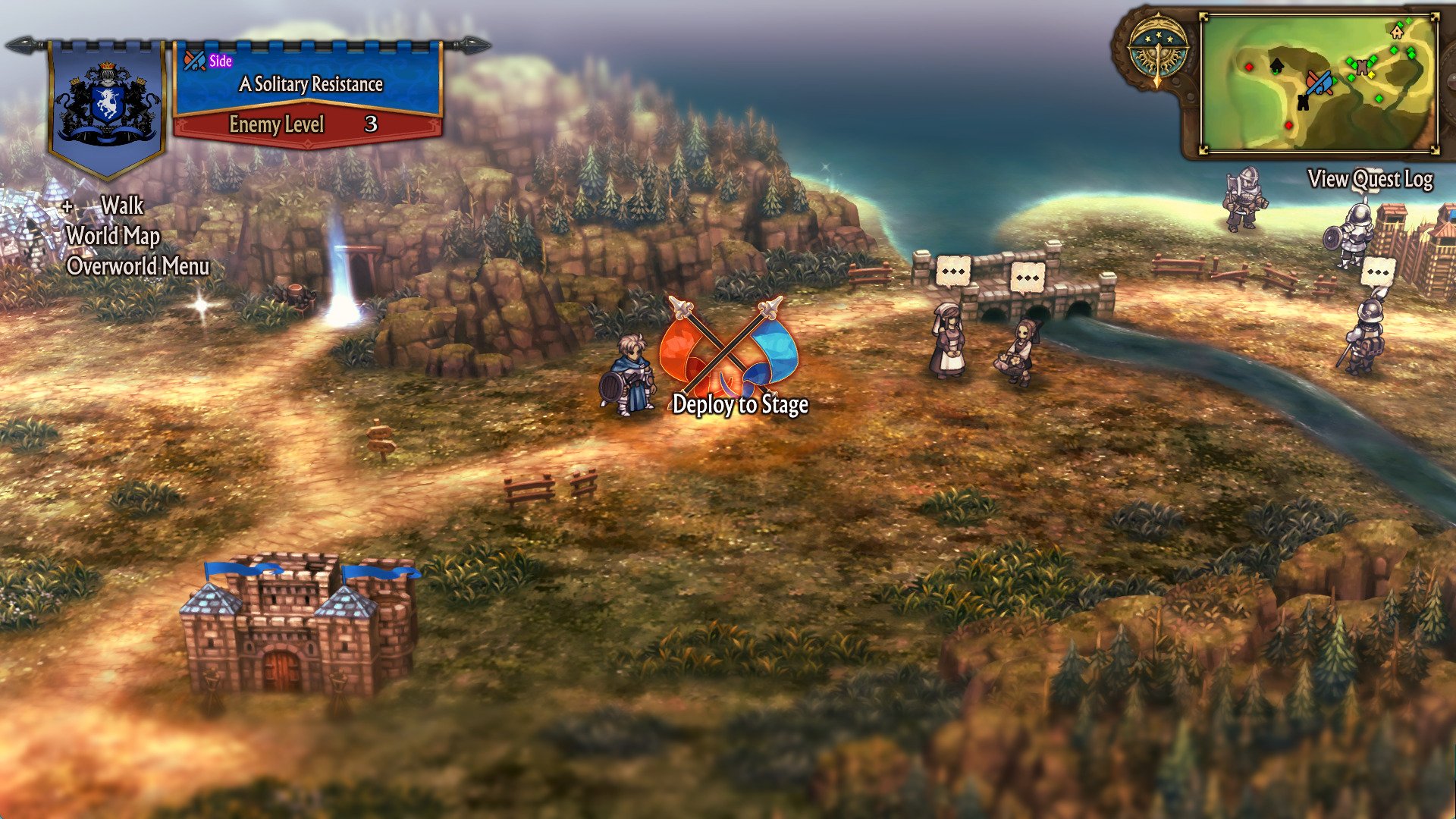Click the minimap in the corner
Viewport: 1456px width, 819px height.
(x=1318, y=83)
